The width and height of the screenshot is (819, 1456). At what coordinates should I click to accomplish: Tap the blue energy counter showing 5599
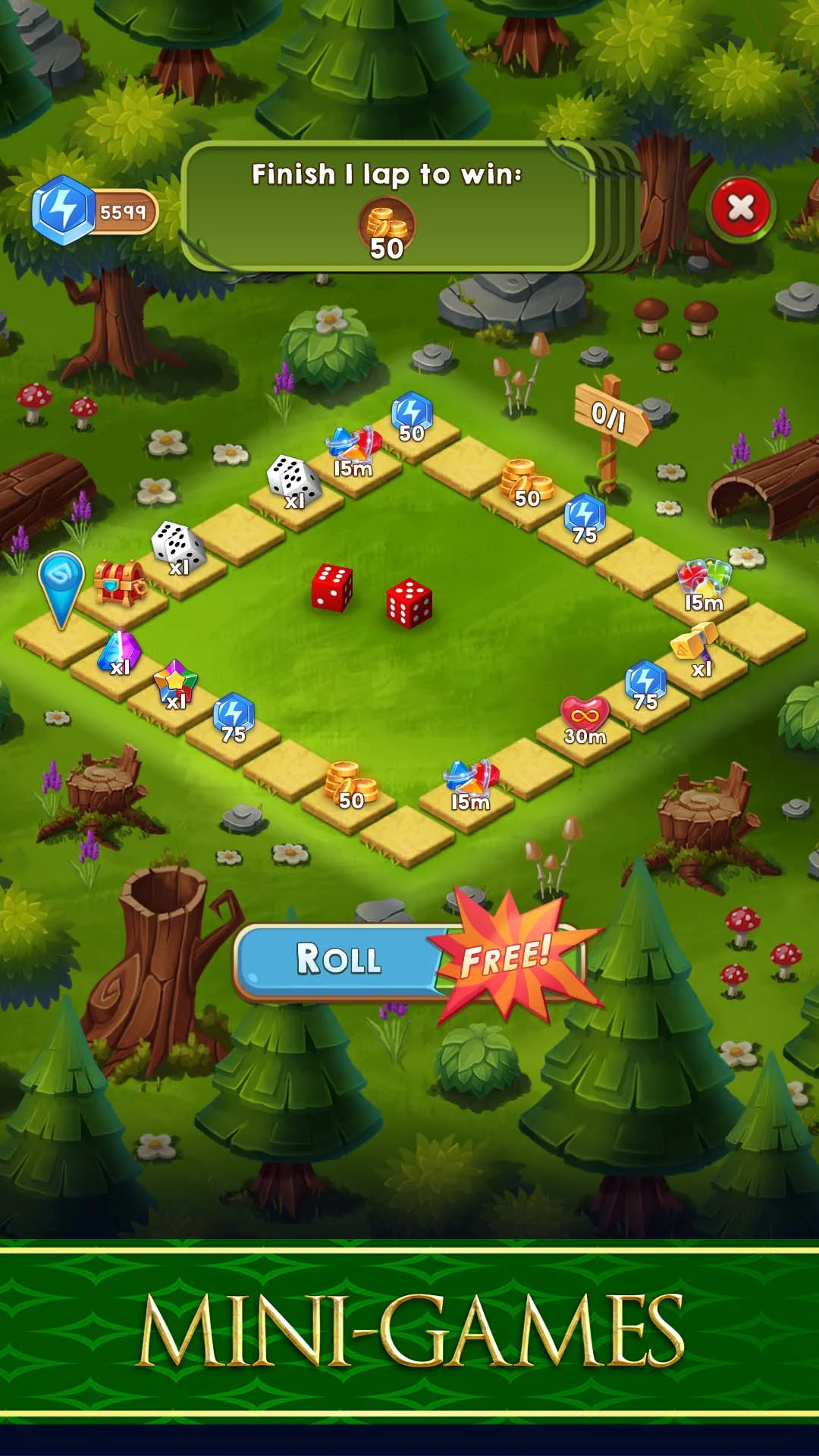click(95, 211)
